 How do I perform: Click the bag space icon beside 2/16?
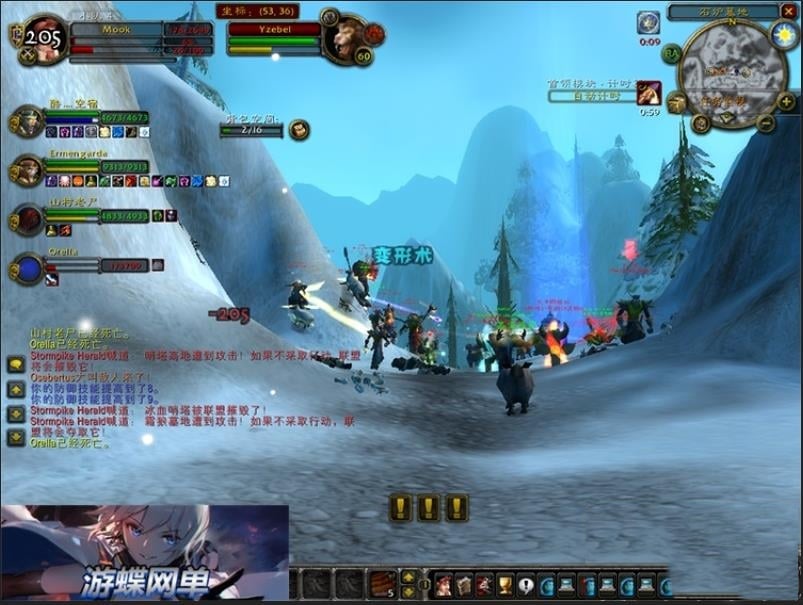[299, 130]
